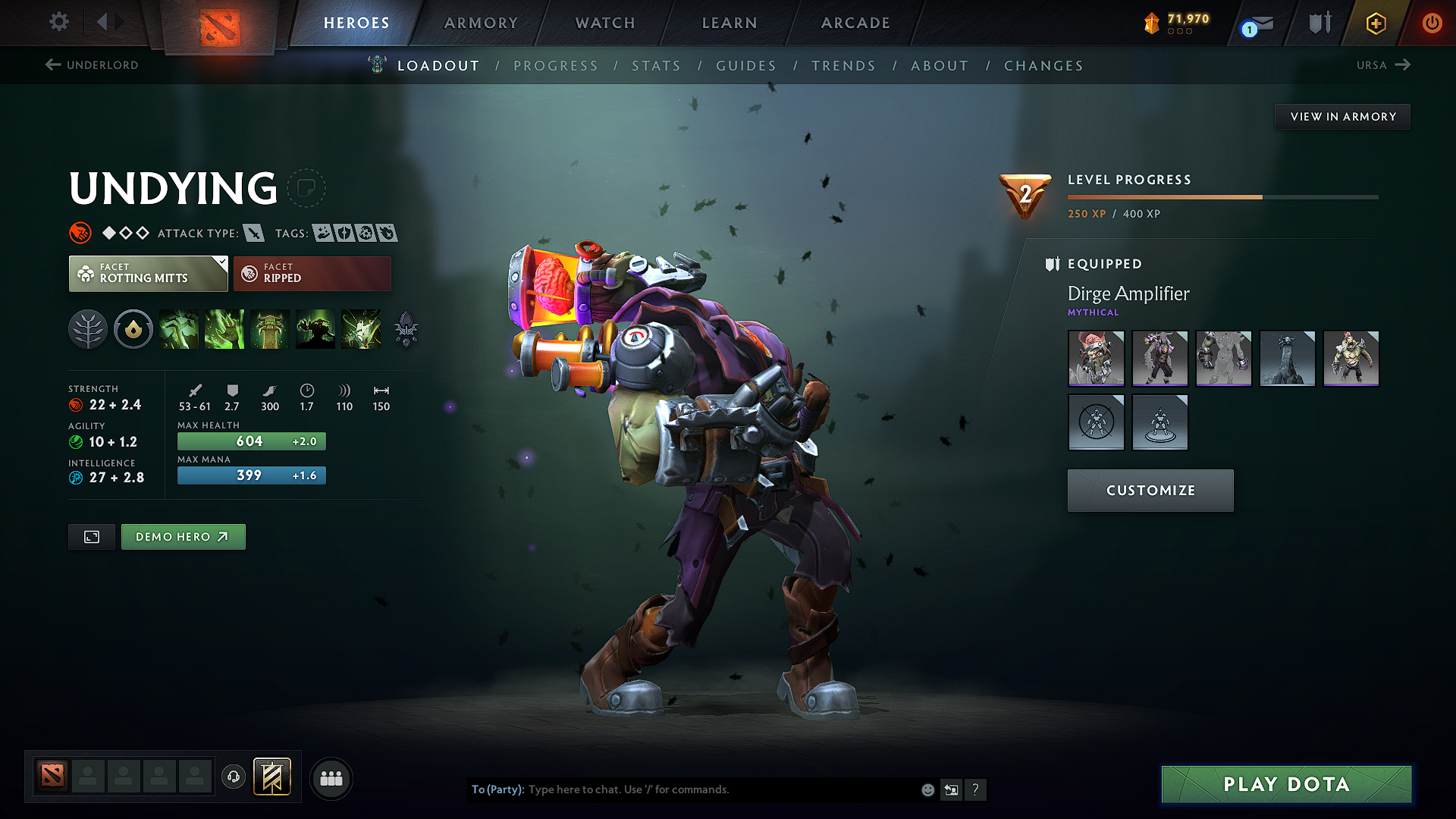Open the party finder friends icon

[331, 778]
